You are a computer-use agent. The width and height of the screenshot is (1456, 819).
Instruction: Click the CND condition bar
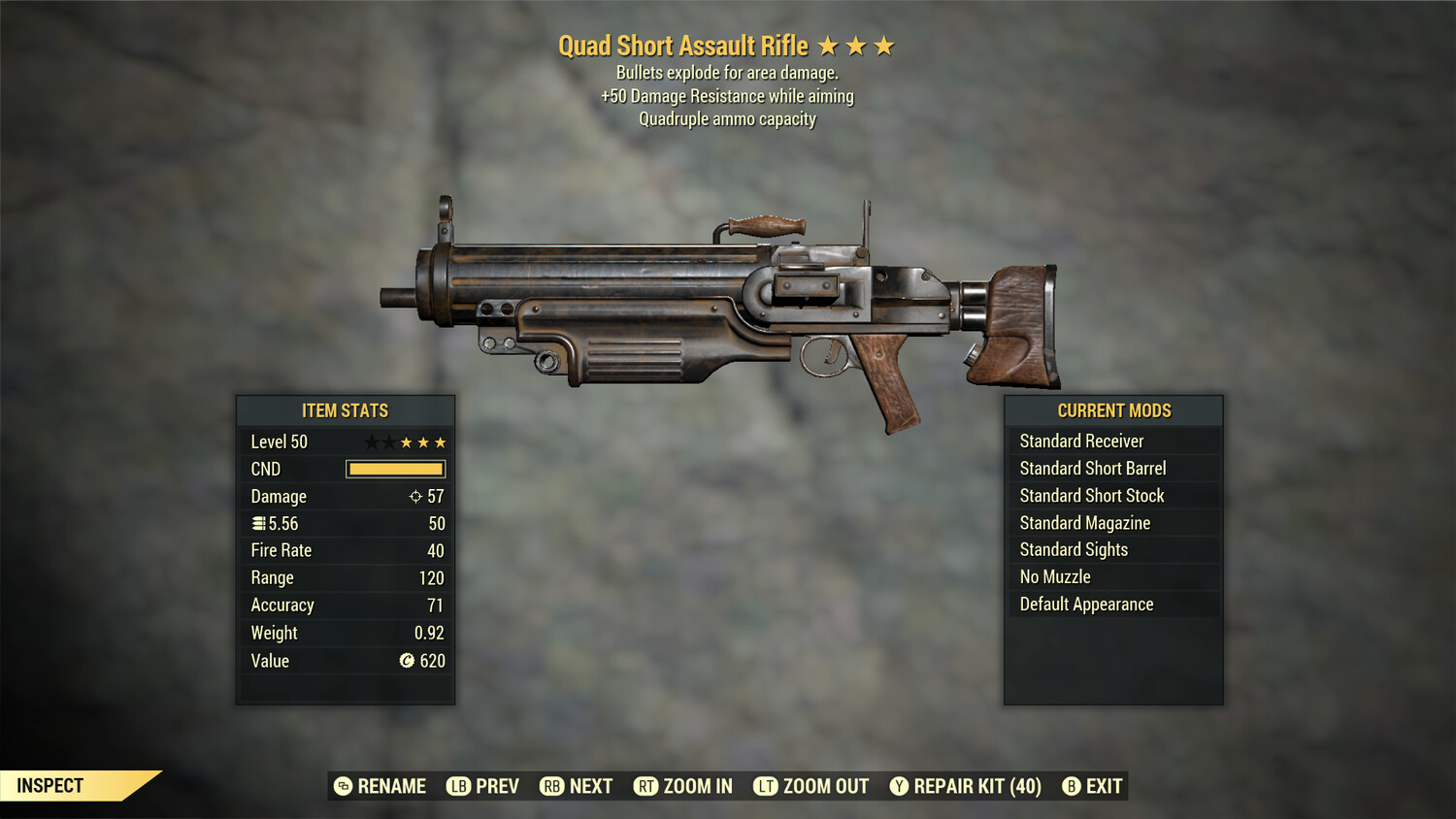(x=395, y=469)
